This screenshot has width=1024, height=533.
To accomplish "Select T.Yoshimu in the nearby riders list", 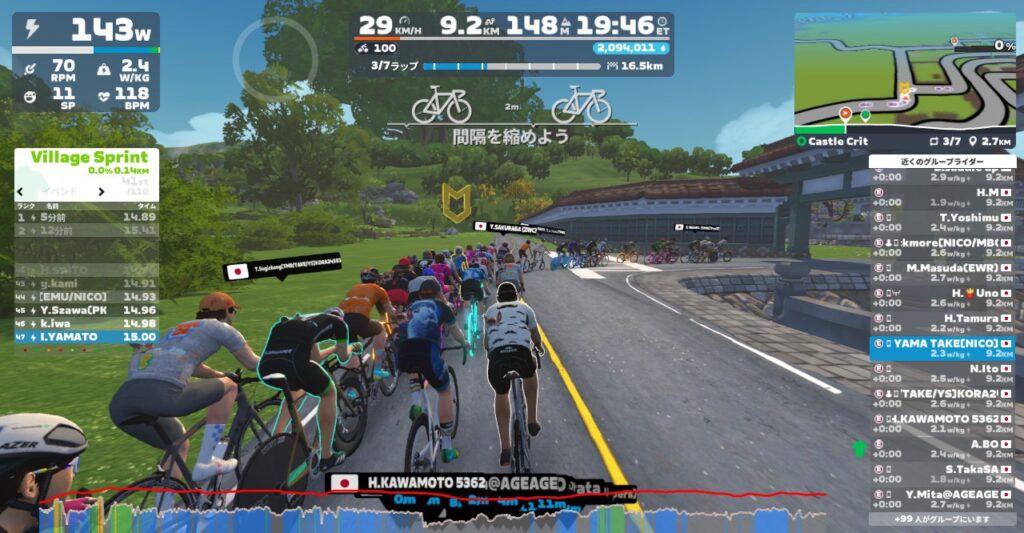I will (942, 222).
